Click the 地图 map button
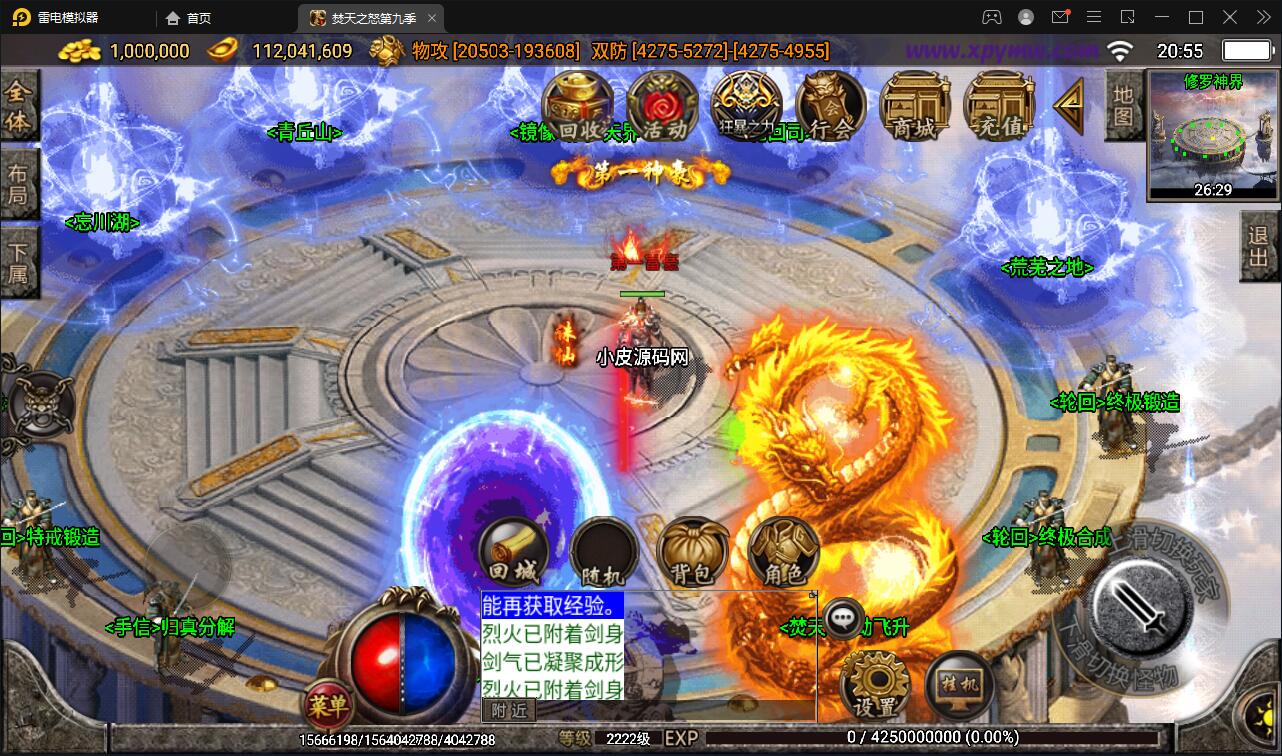This screenshot has height=756, width=1282. (x=1124, y=106)
